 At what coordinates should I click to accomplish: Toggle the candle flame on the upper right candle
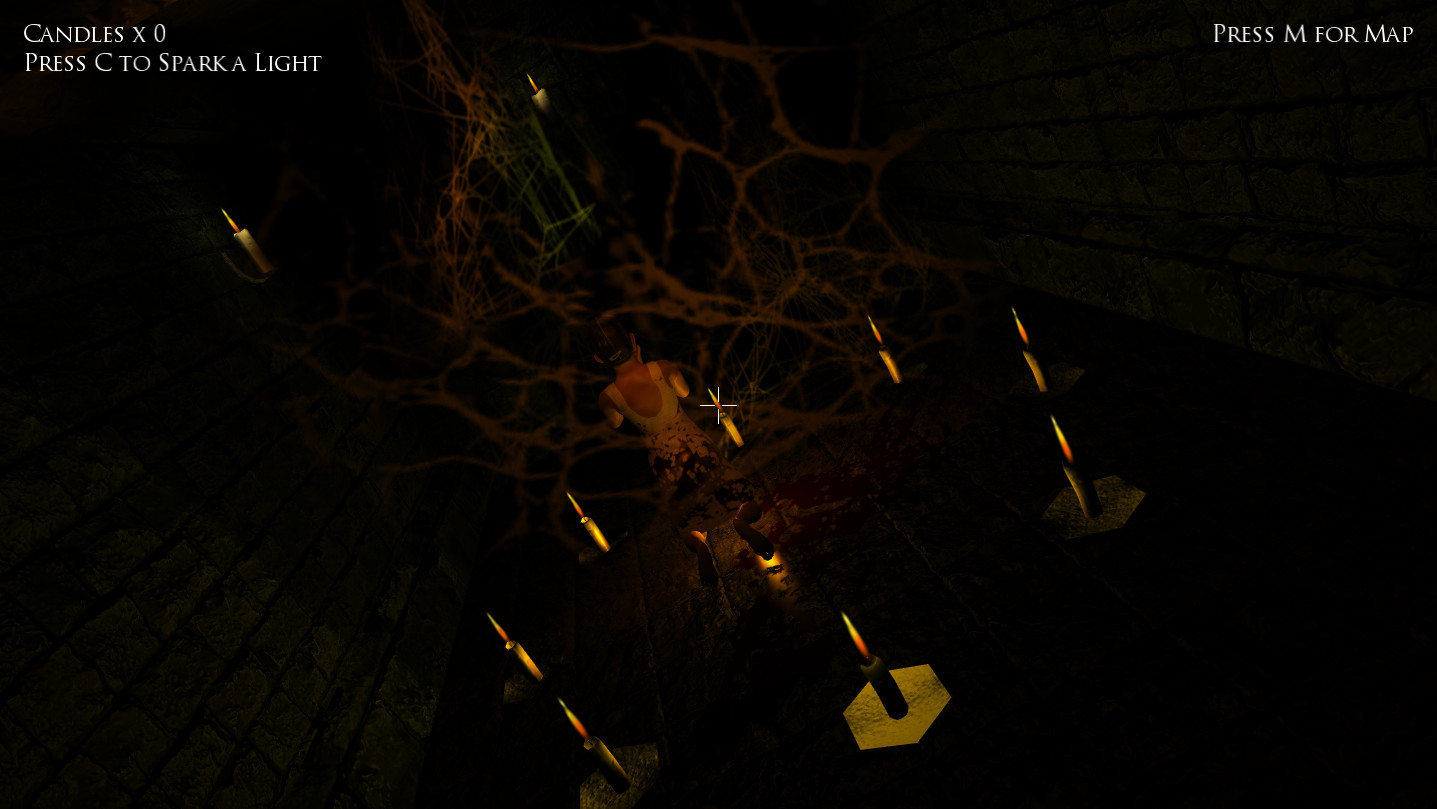1025,335
